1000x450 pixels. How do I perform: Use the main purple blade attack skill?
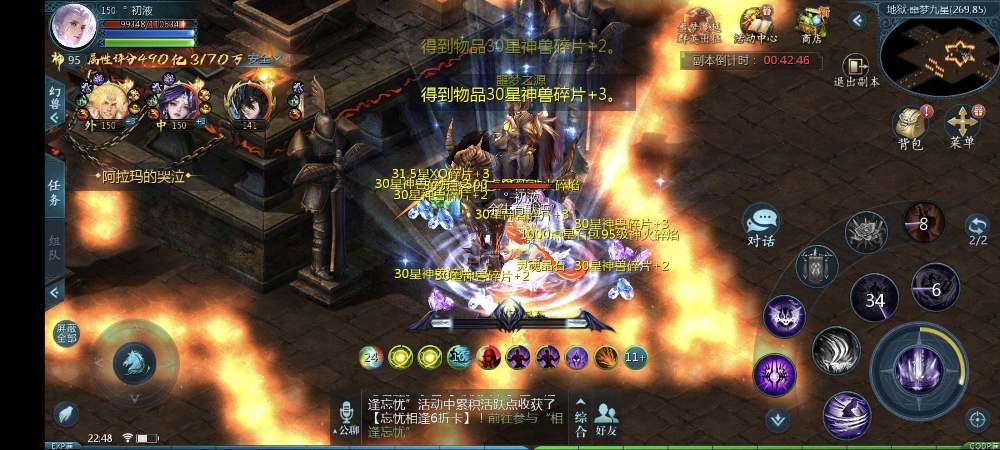click(918, 367)
